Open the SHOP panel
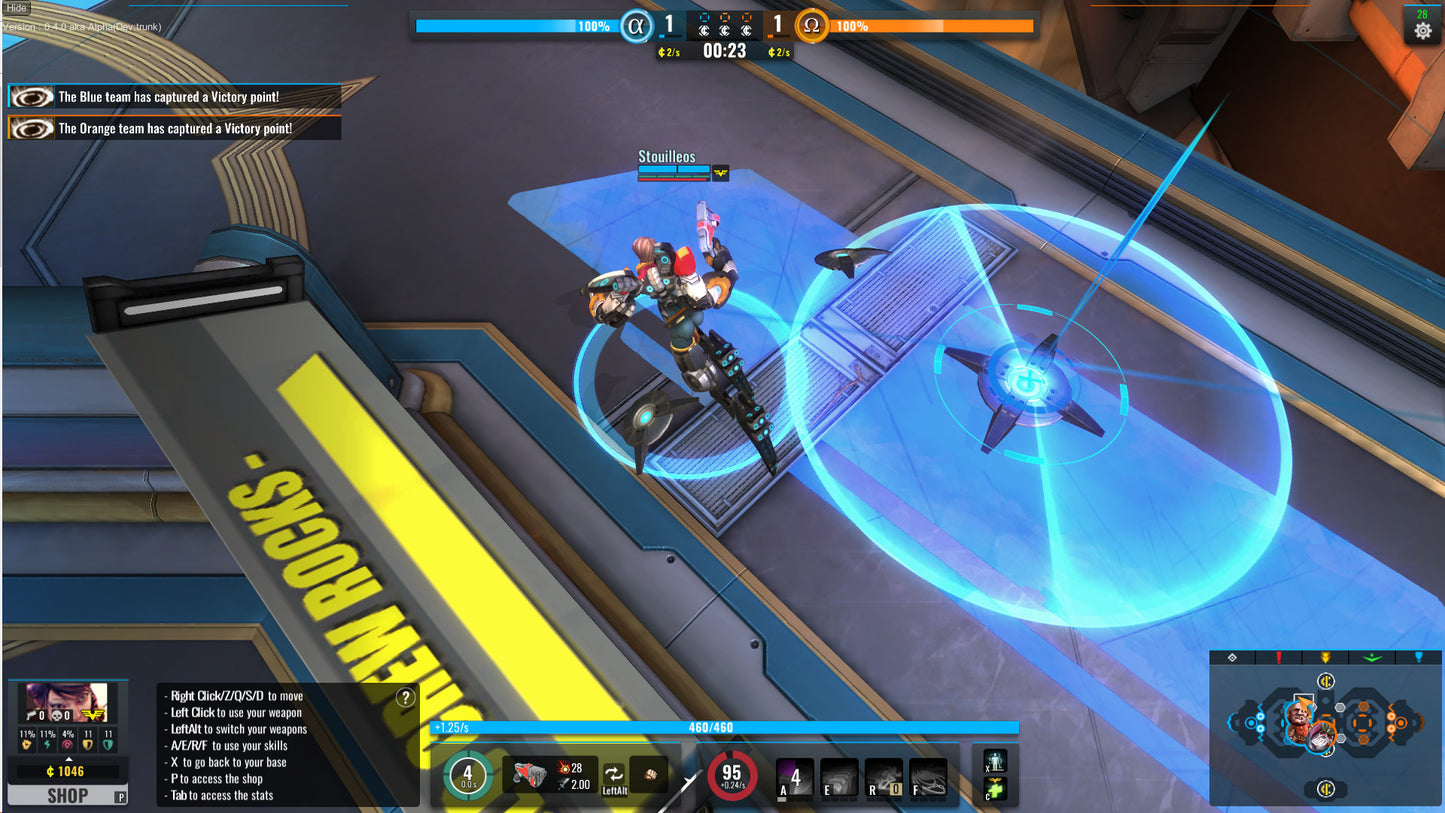Image resolution: width=1445 pixels, height=813 pixels. coord(67,796)
